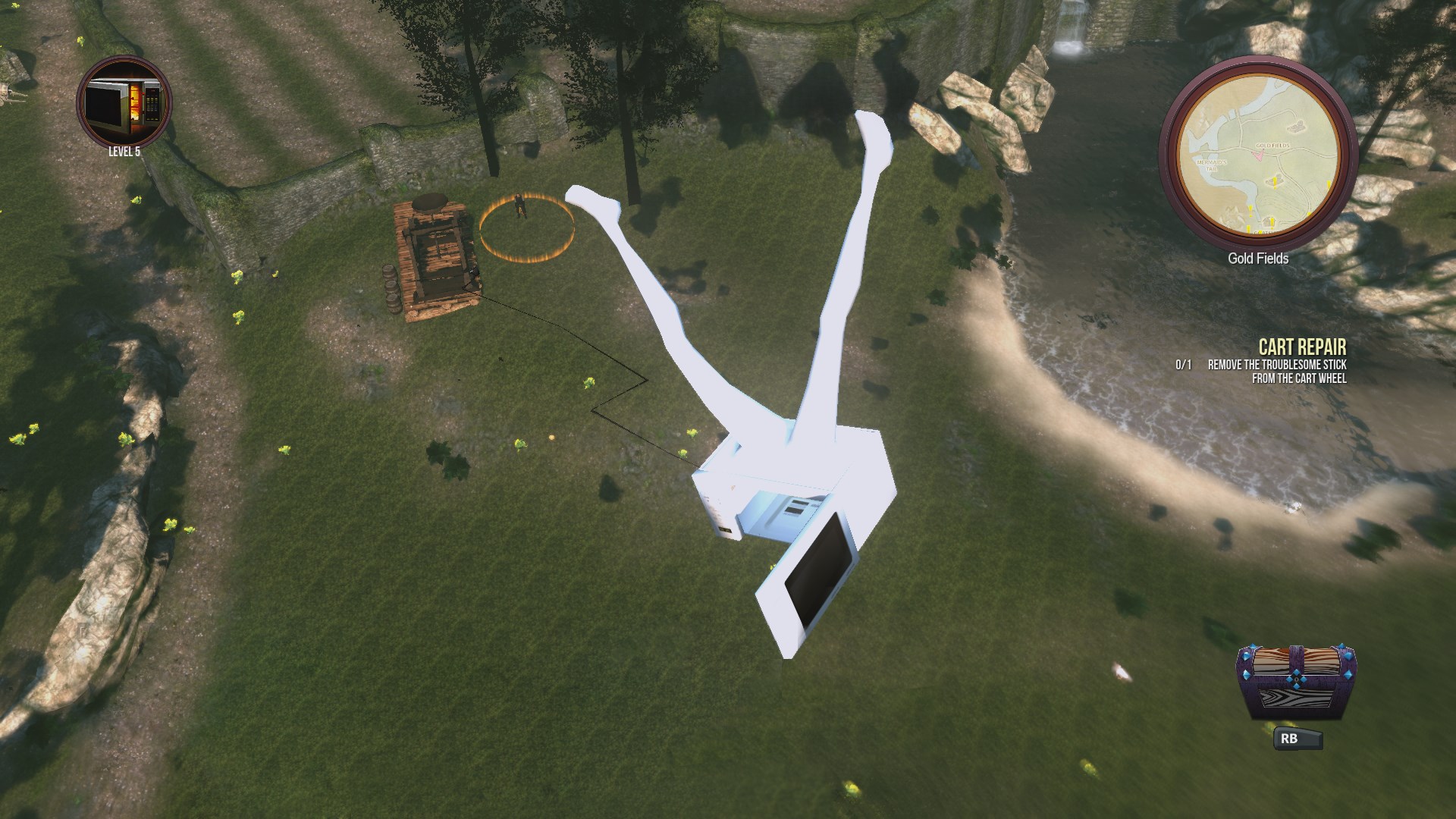Expand the Mermaid's Tail label on the minimap
This screenshot has height=819, width=1456.
click(x=1212, y=165)
